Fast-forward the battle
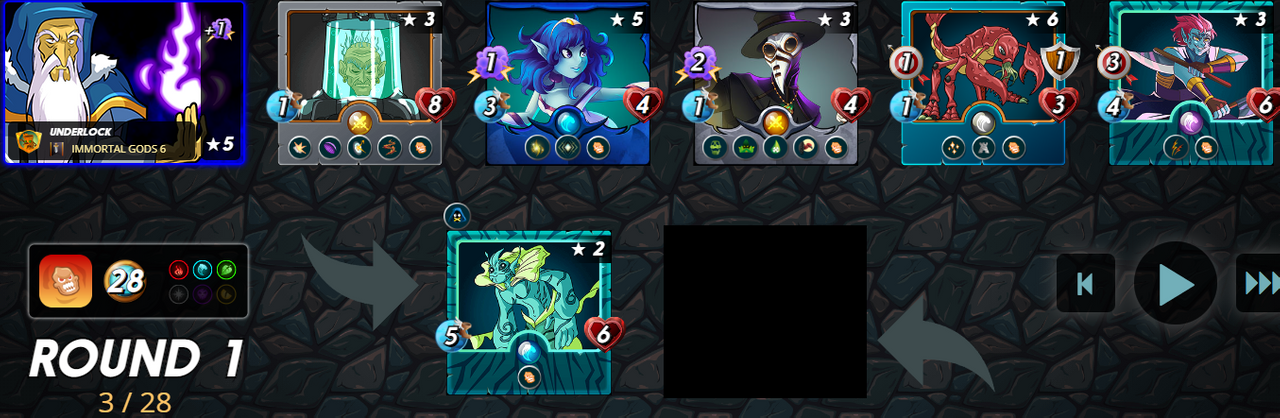The image size is (1280, 418). click(1259, 284)
